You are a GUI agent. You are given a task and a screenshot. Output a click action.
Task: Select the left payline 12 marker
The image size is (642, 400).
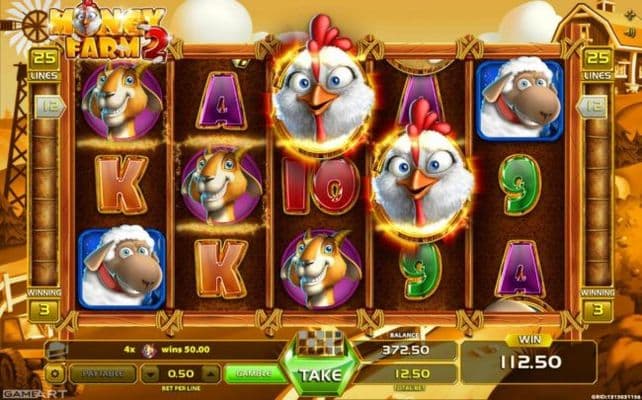[x=46, y=104]
